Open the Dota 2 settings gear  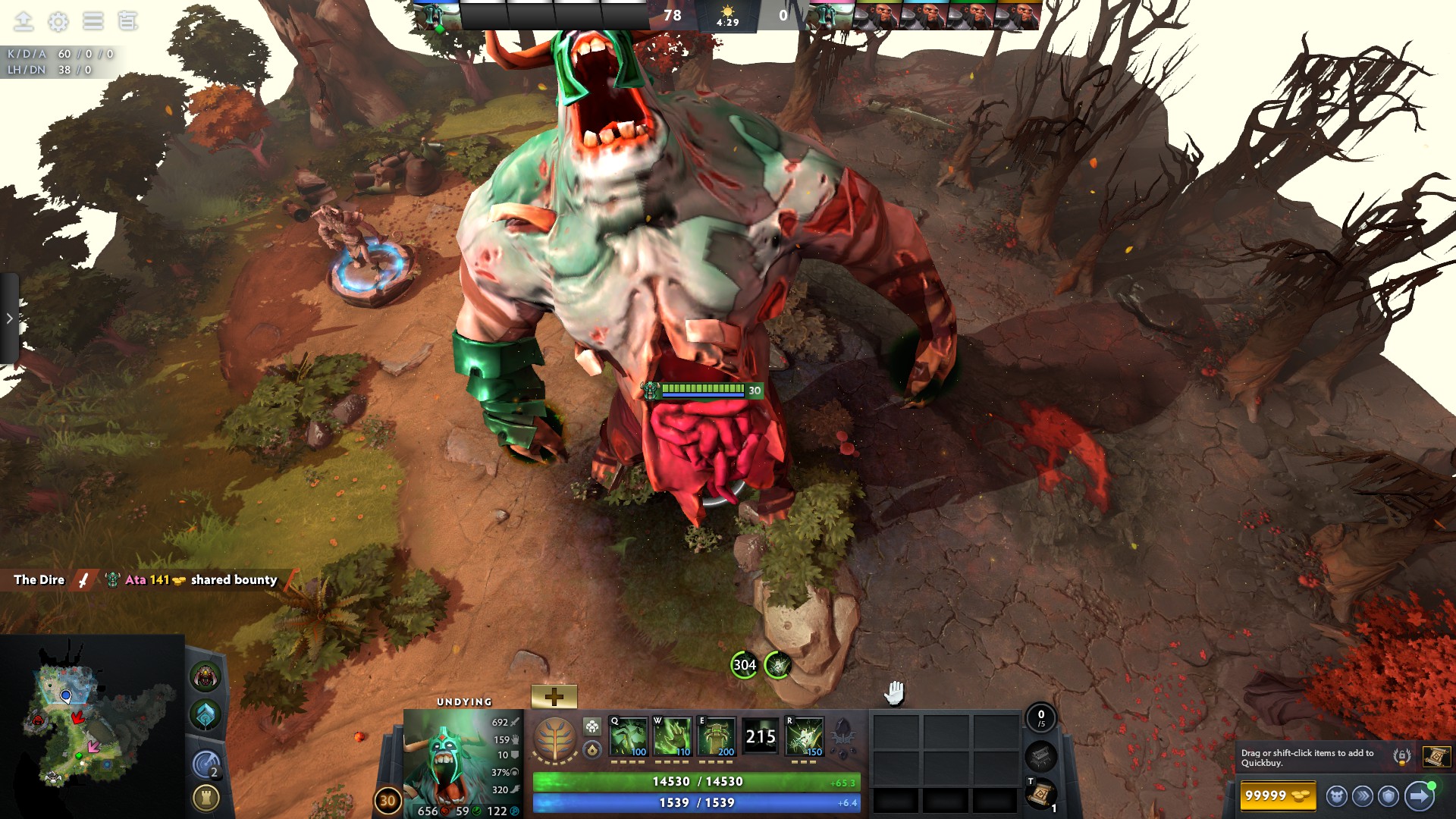tap(58, 21)
